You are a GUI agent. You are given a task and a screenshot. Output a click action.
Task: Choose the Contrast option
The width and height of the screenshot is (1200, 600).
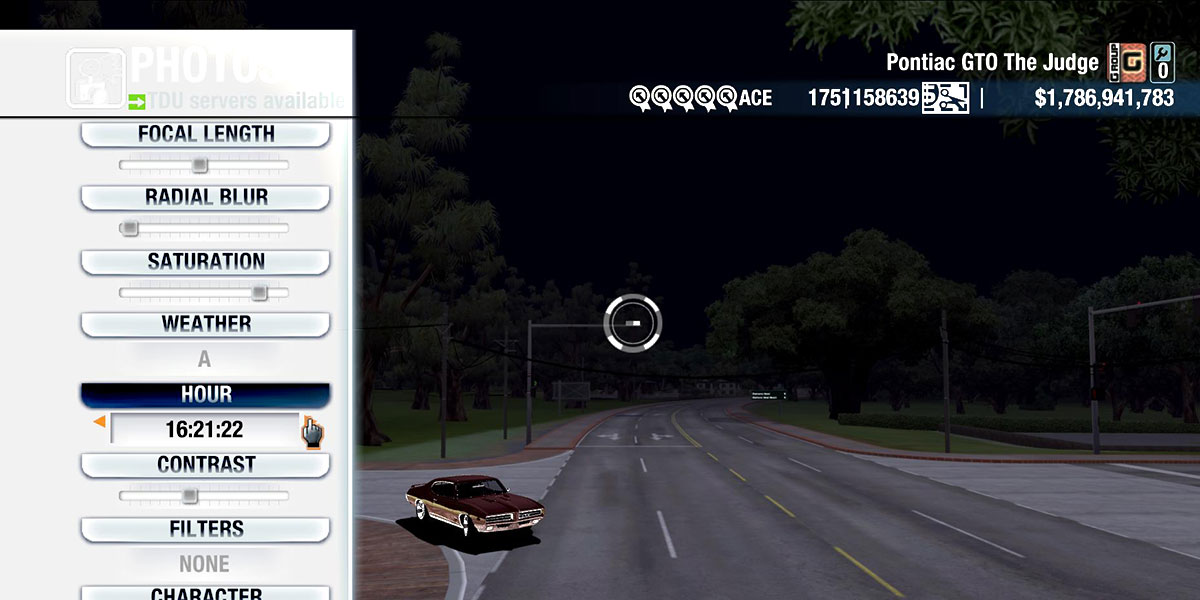[x=205, y=465]
